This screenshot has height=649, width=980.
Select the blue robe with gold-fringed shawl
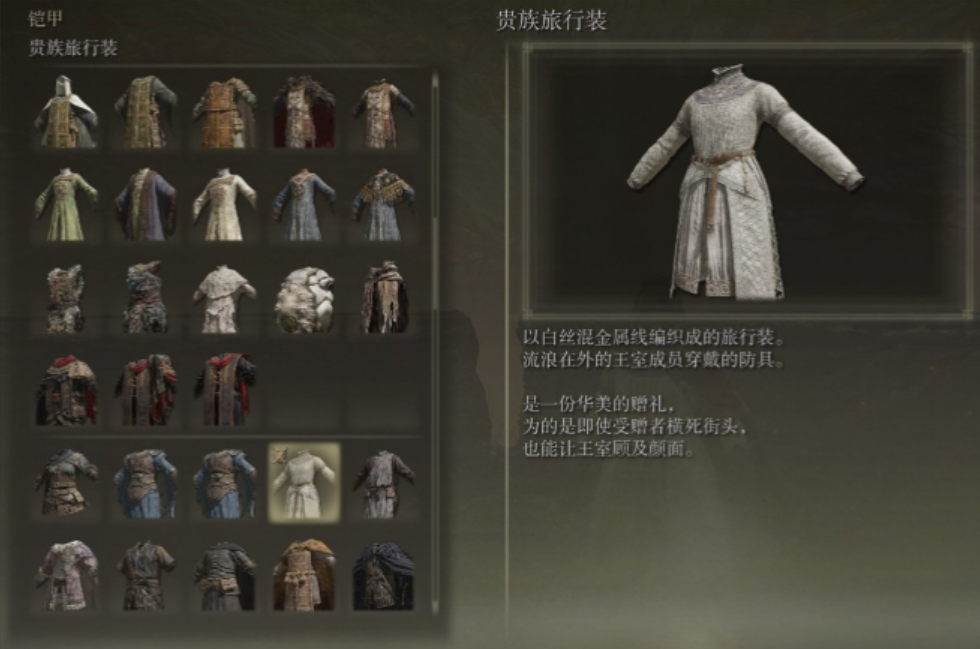[383, 204]
